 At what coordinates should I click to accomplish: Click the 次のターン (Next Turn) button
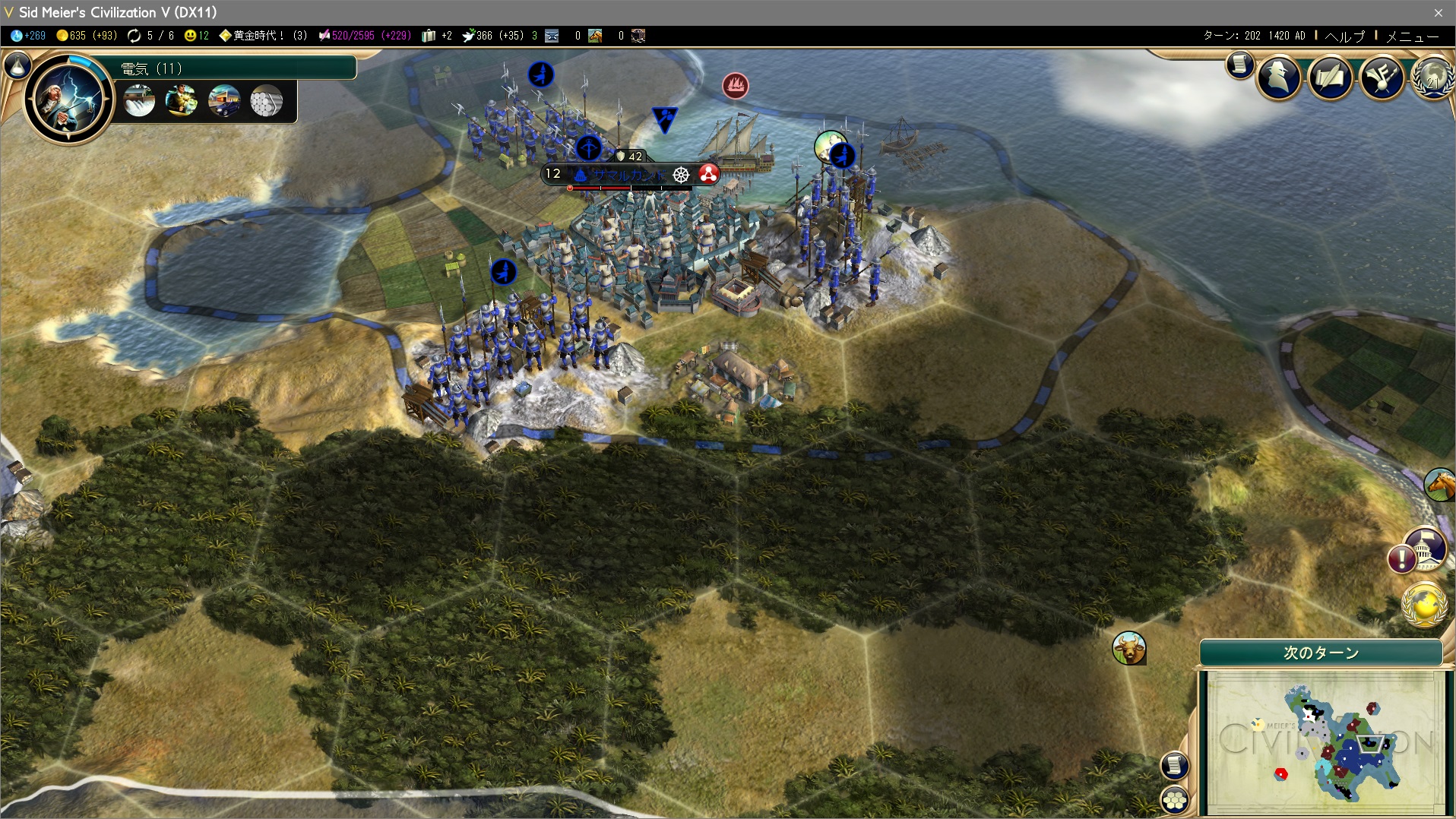[x=1321, y=653]
